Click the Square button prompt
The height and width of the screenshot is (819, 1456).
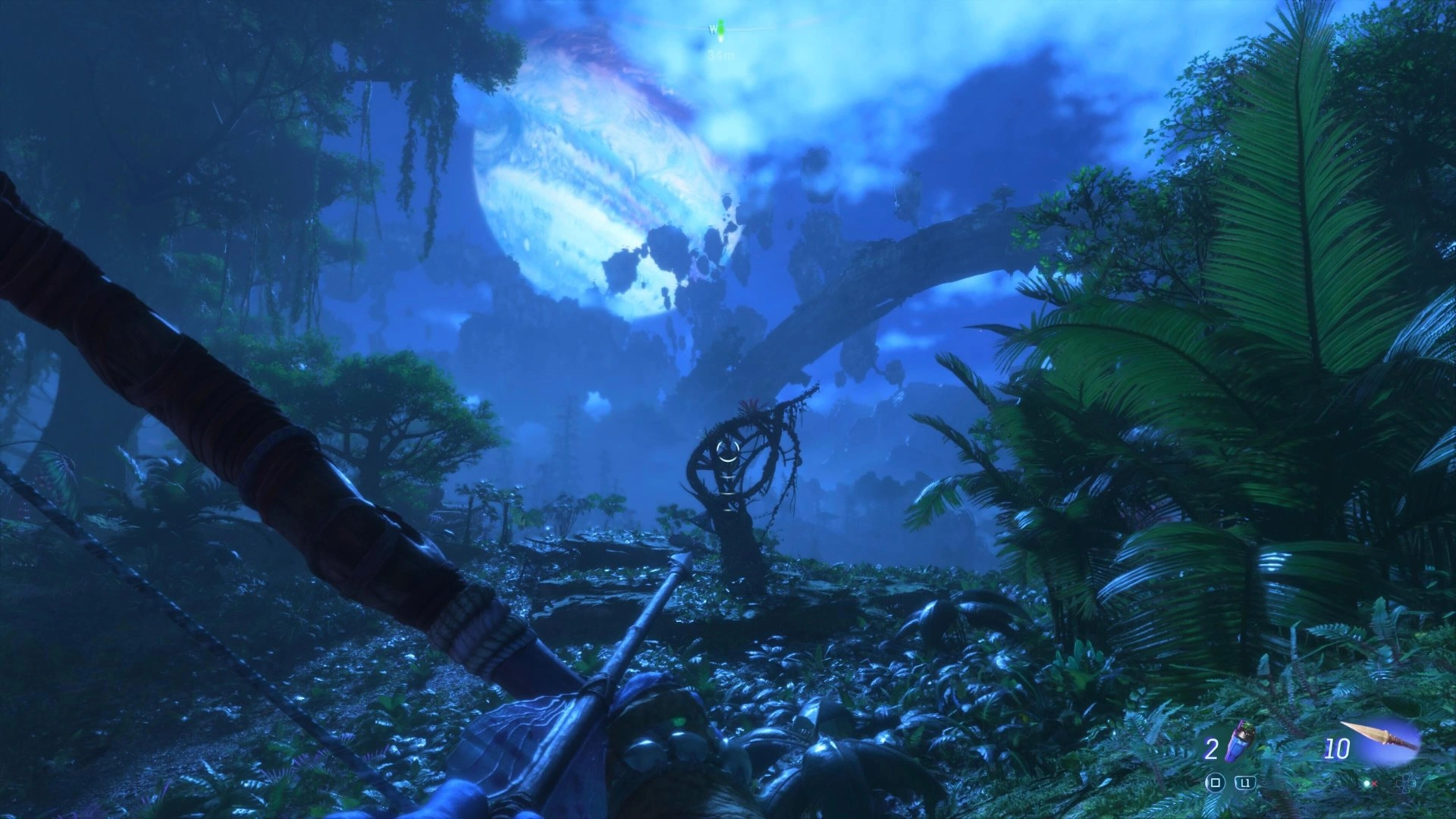[x=1216, y=783]
